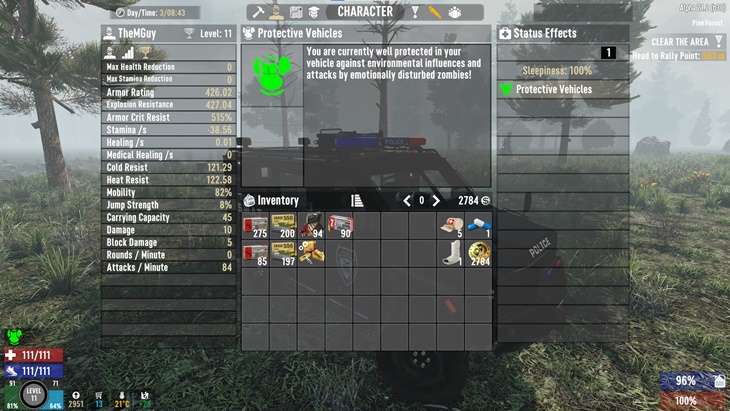
Task: Go to next inventory page arrow
Action: (436, 201)
